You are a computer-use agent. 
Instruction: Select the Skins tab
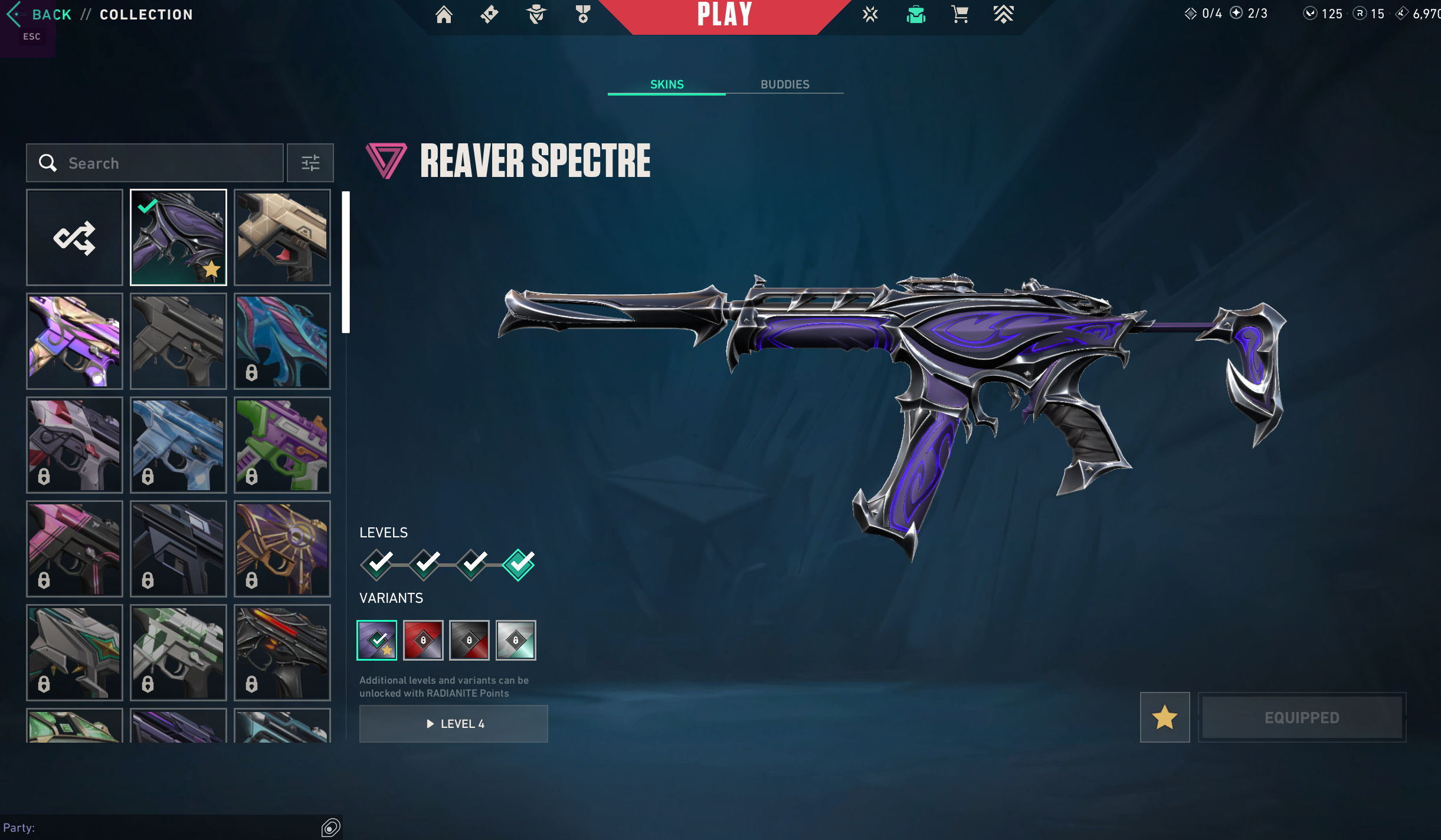pyautogui.click(x=667, y=84)
